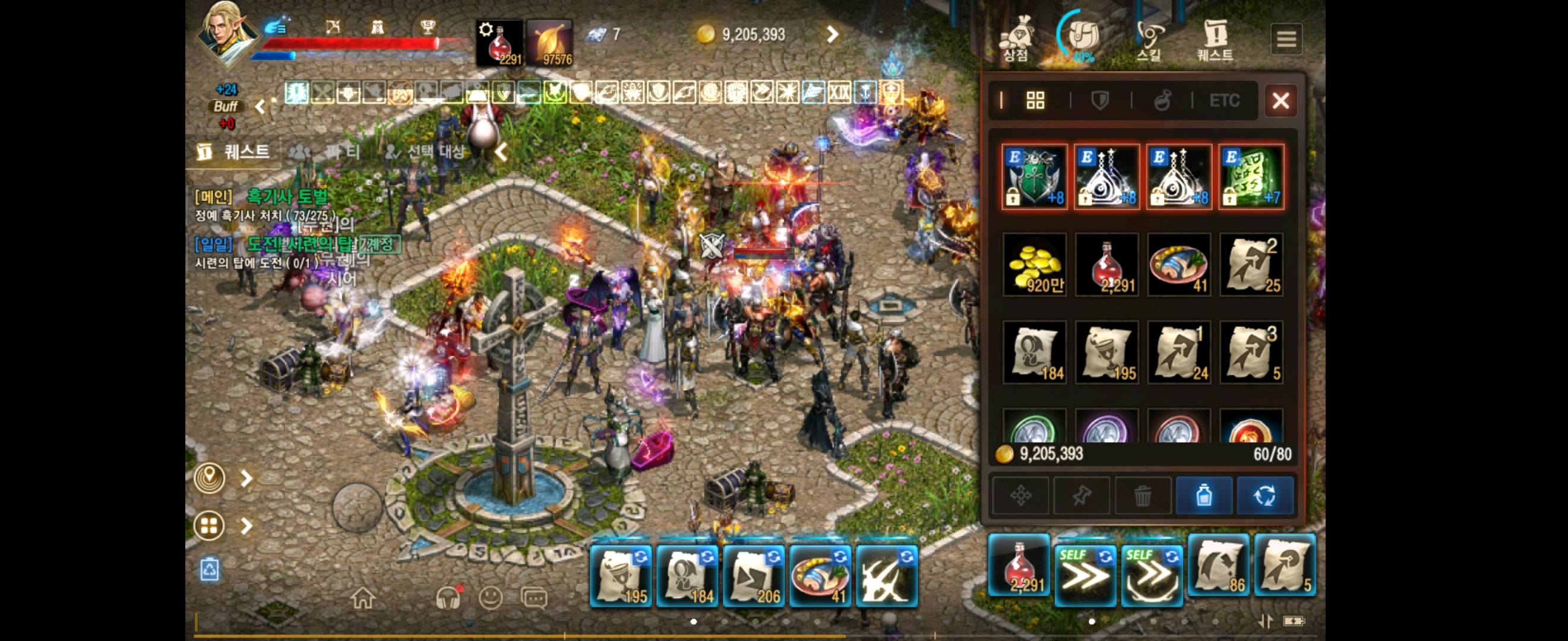Click the blue sort/refresh icon in inventory
This screenshot has height=641, width=1568.
pos(1266,496)
